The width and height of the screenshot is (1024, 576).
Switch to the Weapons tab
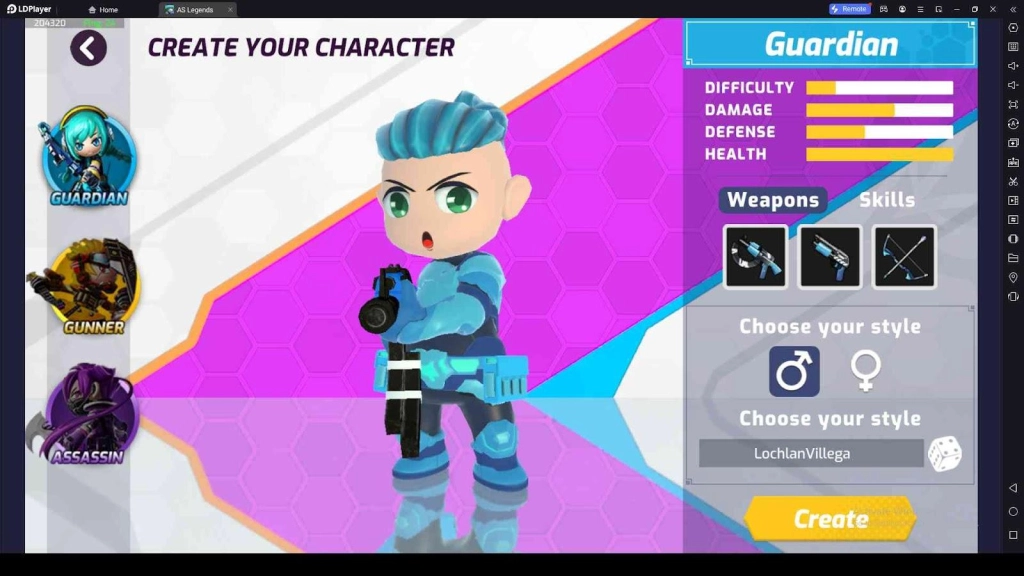coord(773,200)
